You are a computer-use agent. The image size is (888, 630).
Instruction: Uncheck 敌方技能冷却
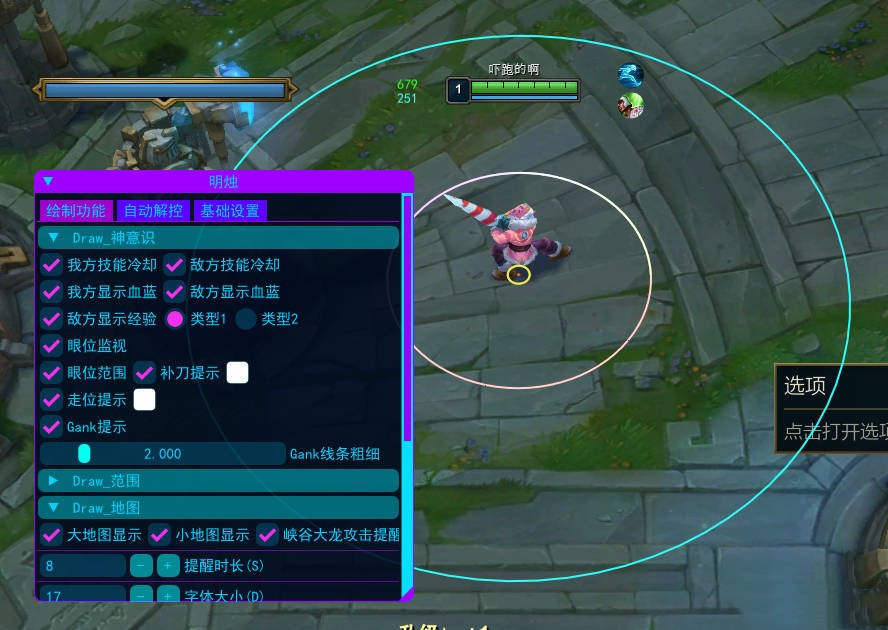pyautogui.click(x=175, y=265)
